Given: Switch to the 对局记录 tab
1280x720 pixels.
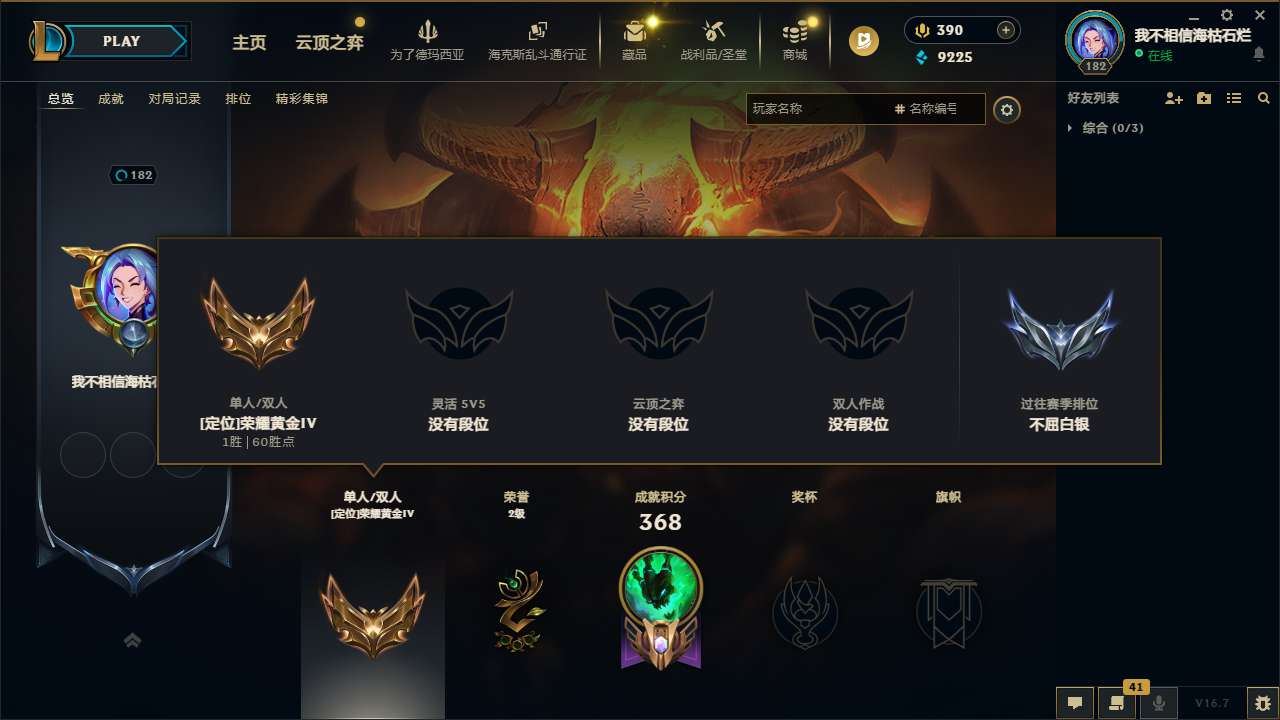Looking at the screenshot, I should 174,99.
